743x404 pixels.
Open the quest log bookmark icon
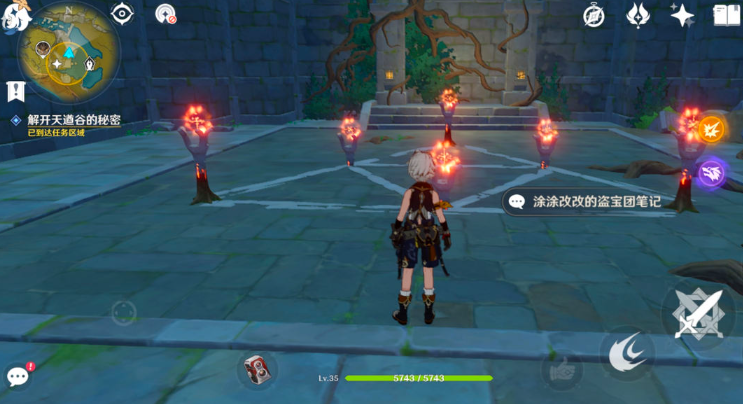(16, 91)
